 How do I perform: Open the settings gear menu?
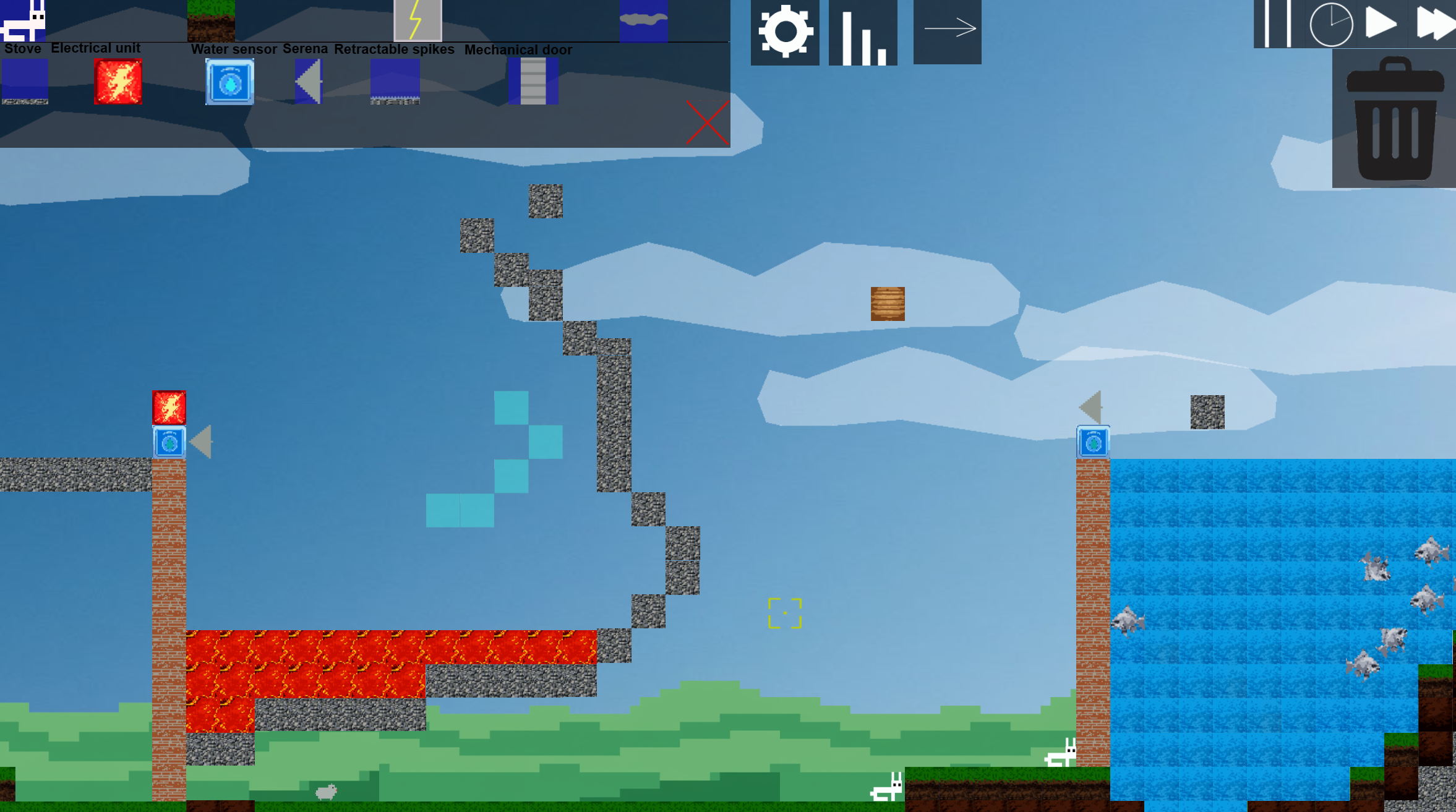click(x=785, y=32)
